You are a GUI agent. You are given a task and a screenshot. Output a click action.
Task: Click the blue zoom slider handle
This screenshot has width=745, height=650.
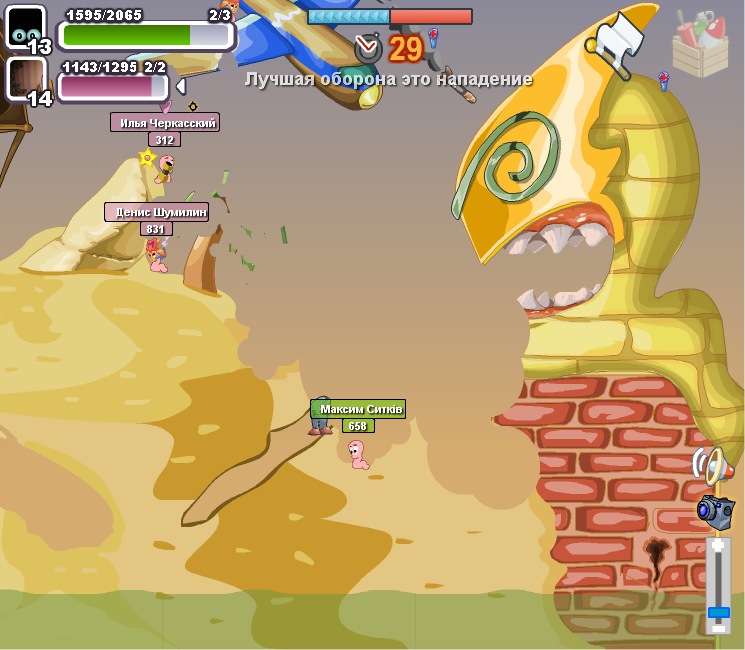pyautogui.click(x=718, y=611)
